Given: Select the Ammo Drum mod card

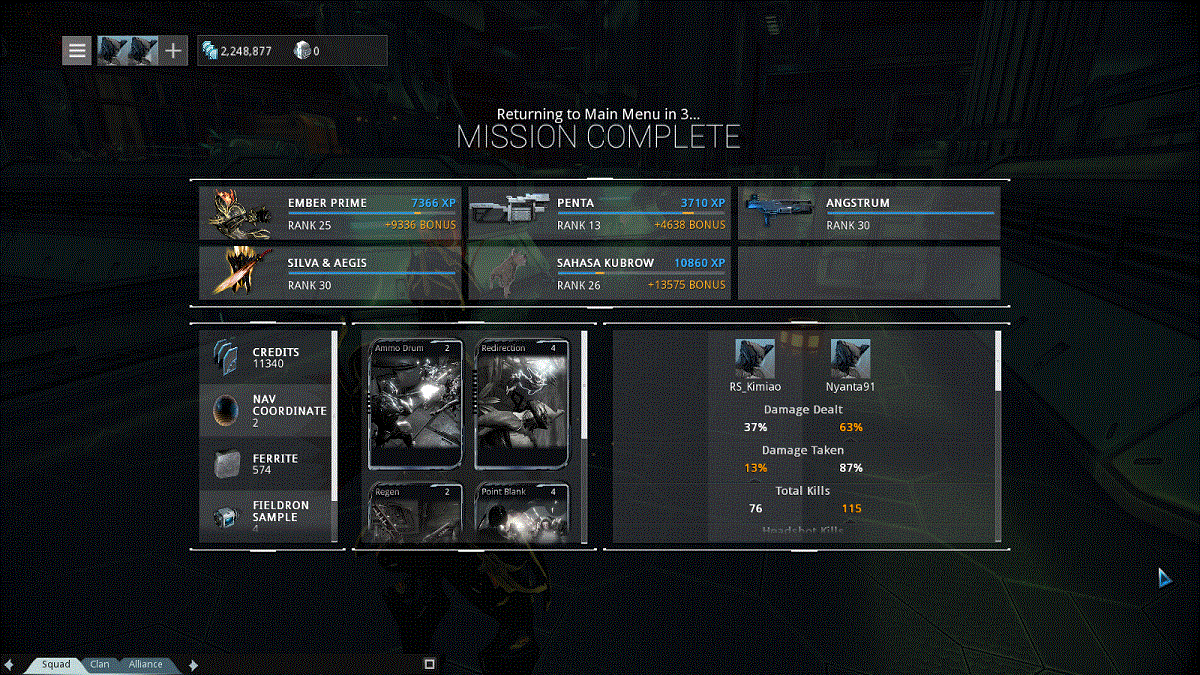Looking at the screenshot, I should (x=416, y=404).
